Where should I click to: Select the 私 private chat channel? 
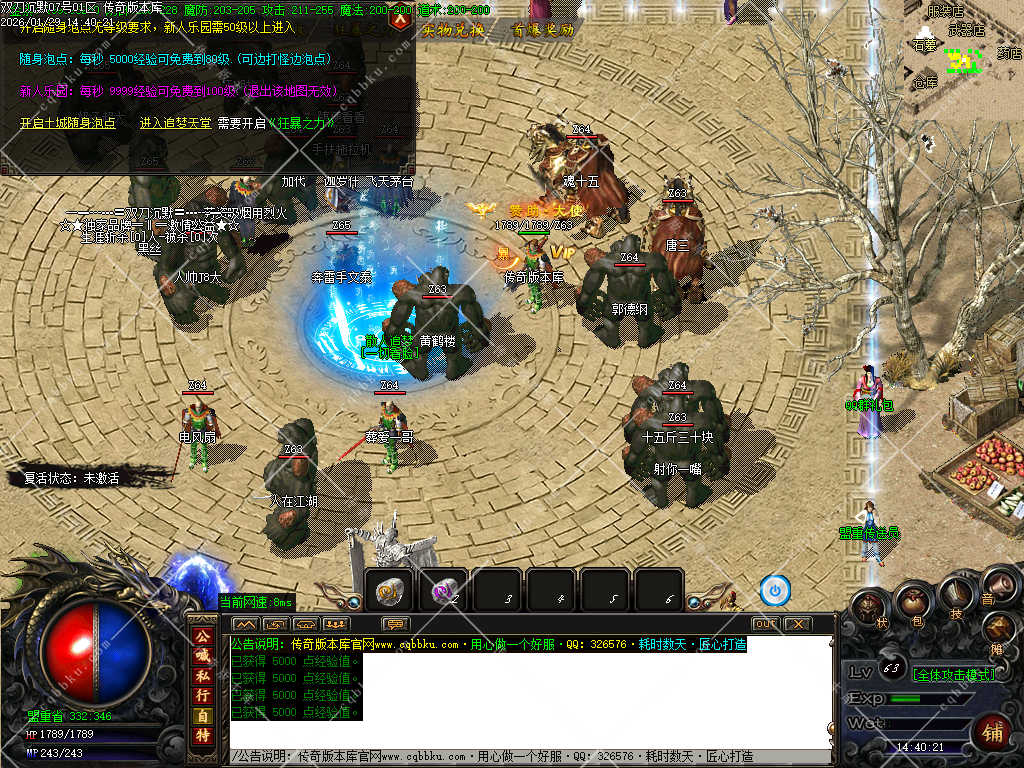[202, 675]
